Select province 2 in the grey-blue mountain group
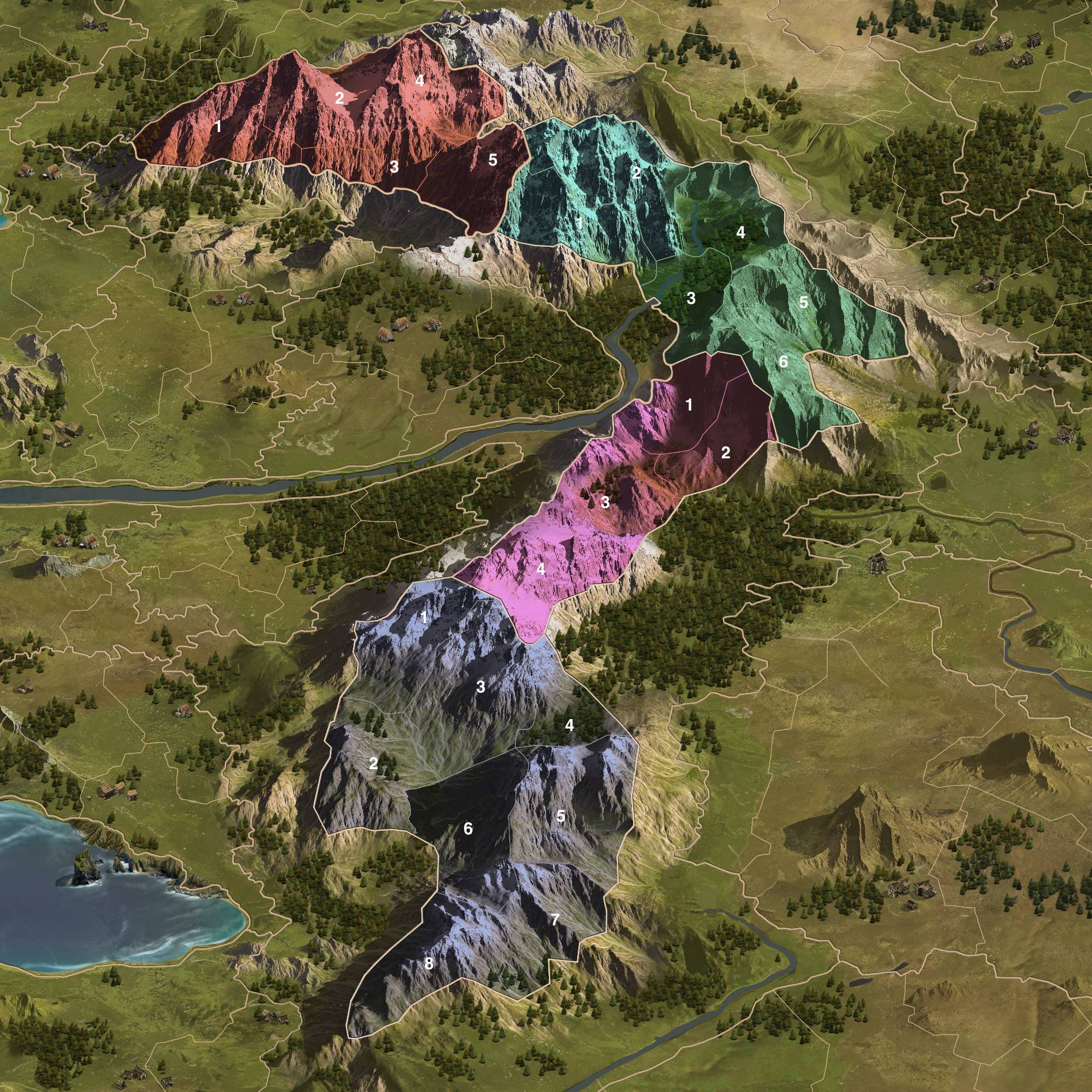 (373, 765)
